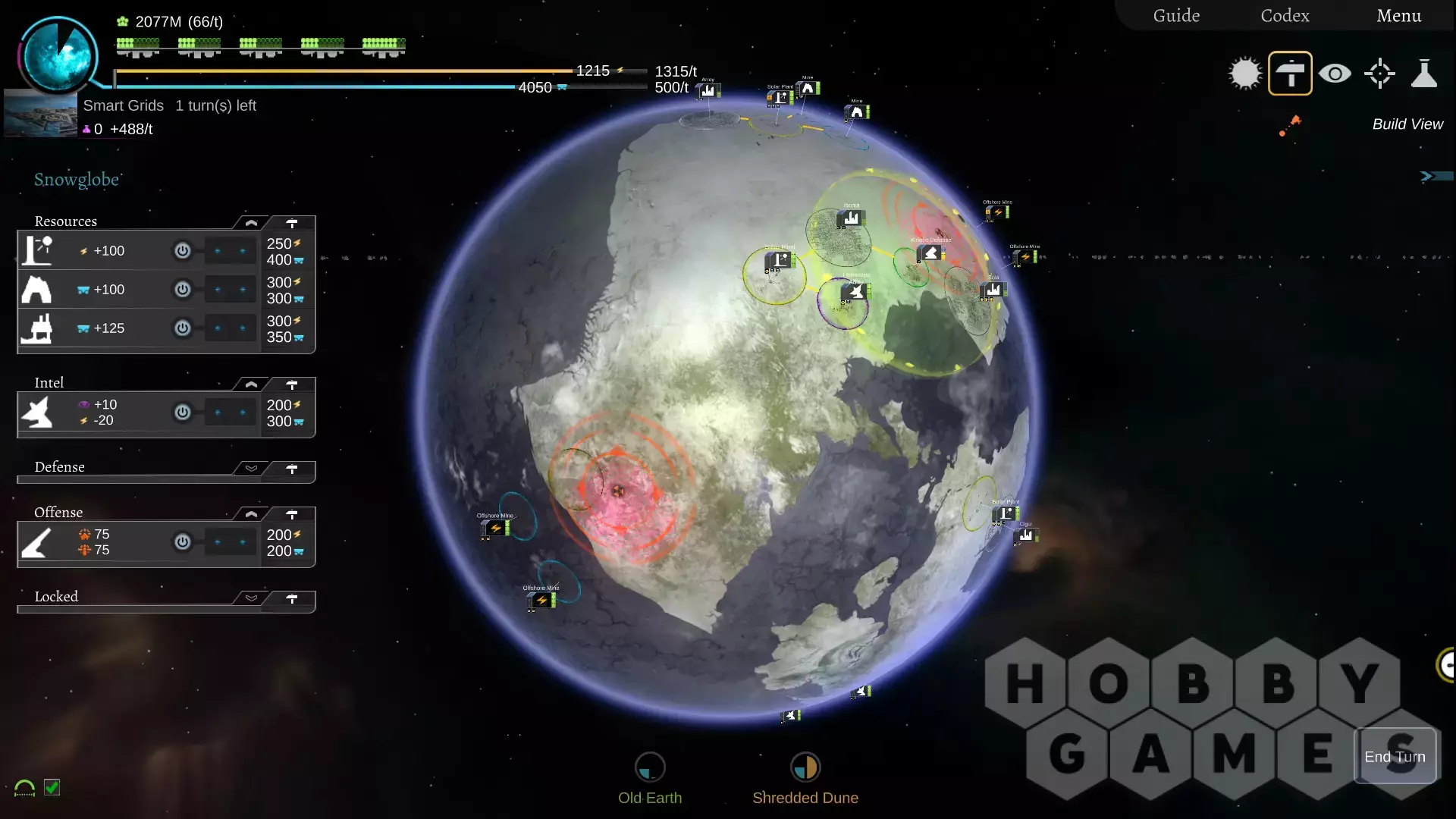Image resolution: width=1456 pixels, height=819 pixels.
Task: Open the Codex
Action: tap(1285, 15)
